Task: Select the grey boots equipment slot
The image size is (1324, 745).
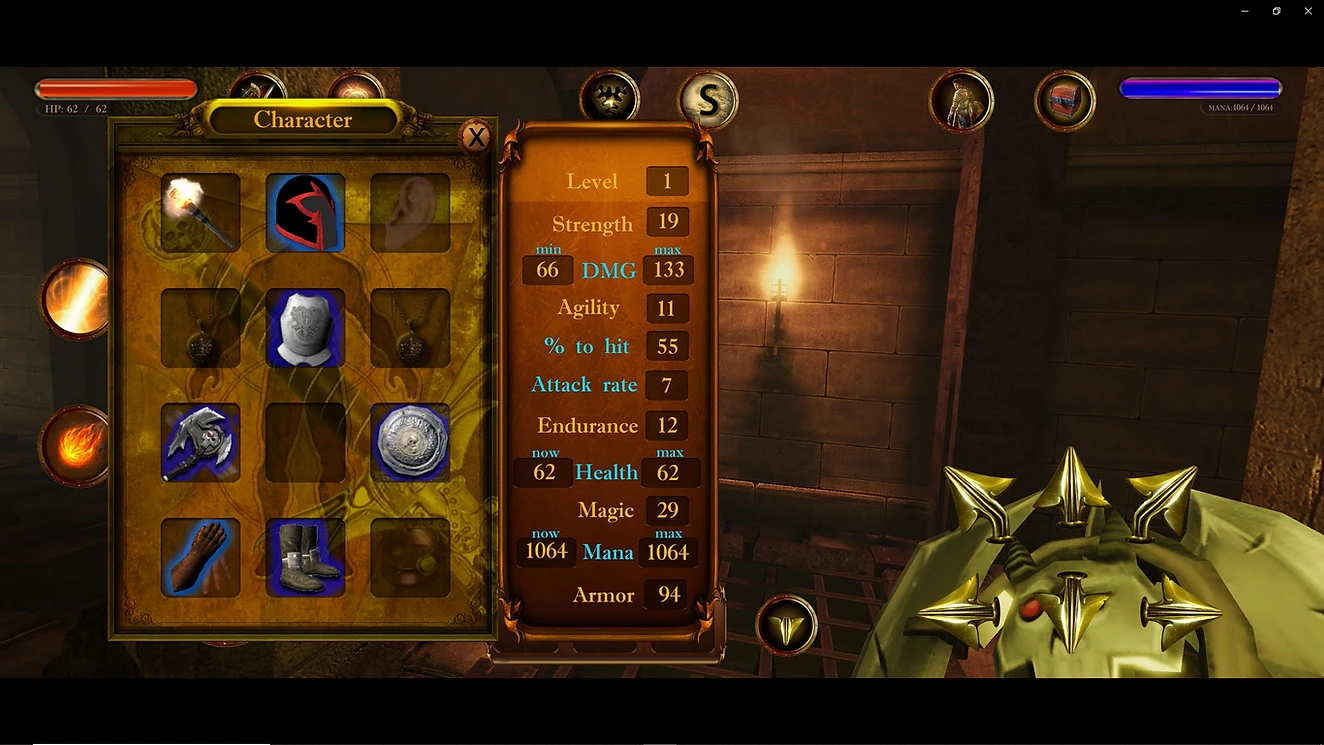Action: point(305,557)
